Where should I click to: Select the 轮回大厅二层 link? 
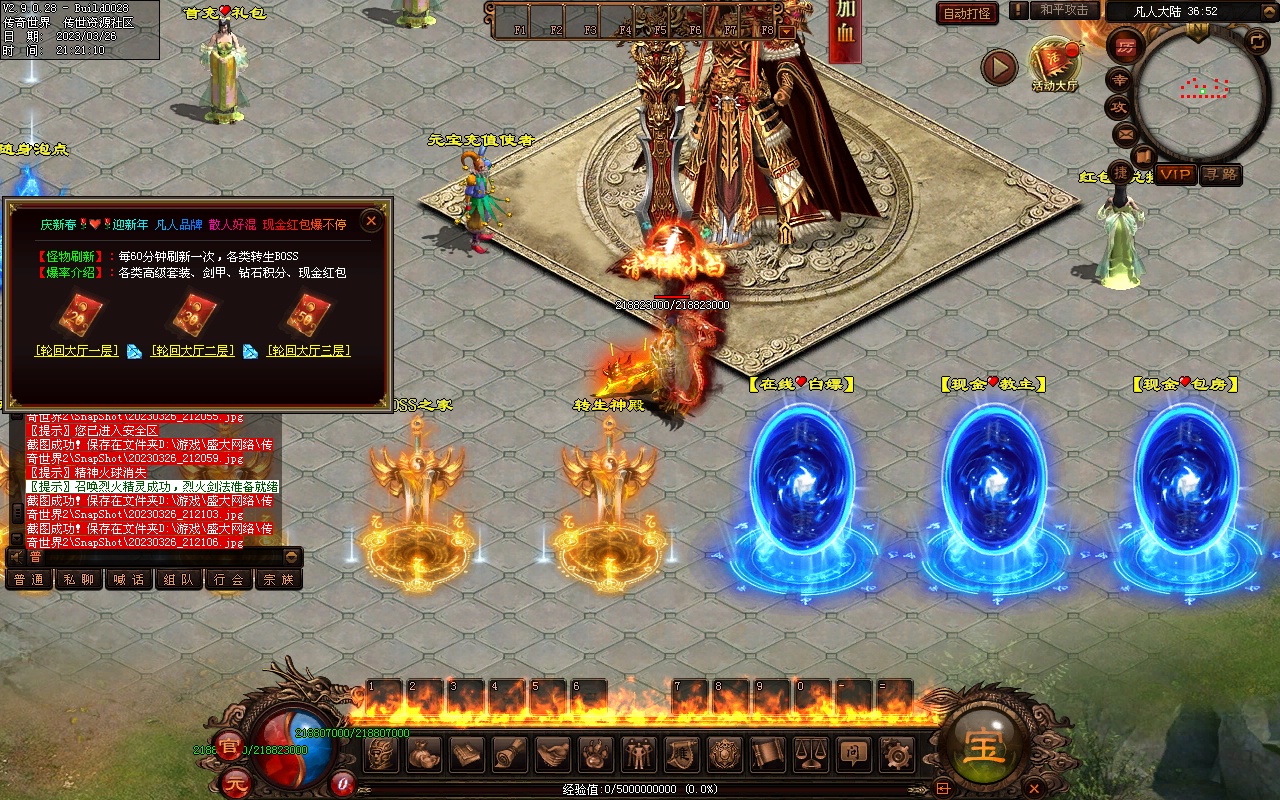(x=192, y=351)
